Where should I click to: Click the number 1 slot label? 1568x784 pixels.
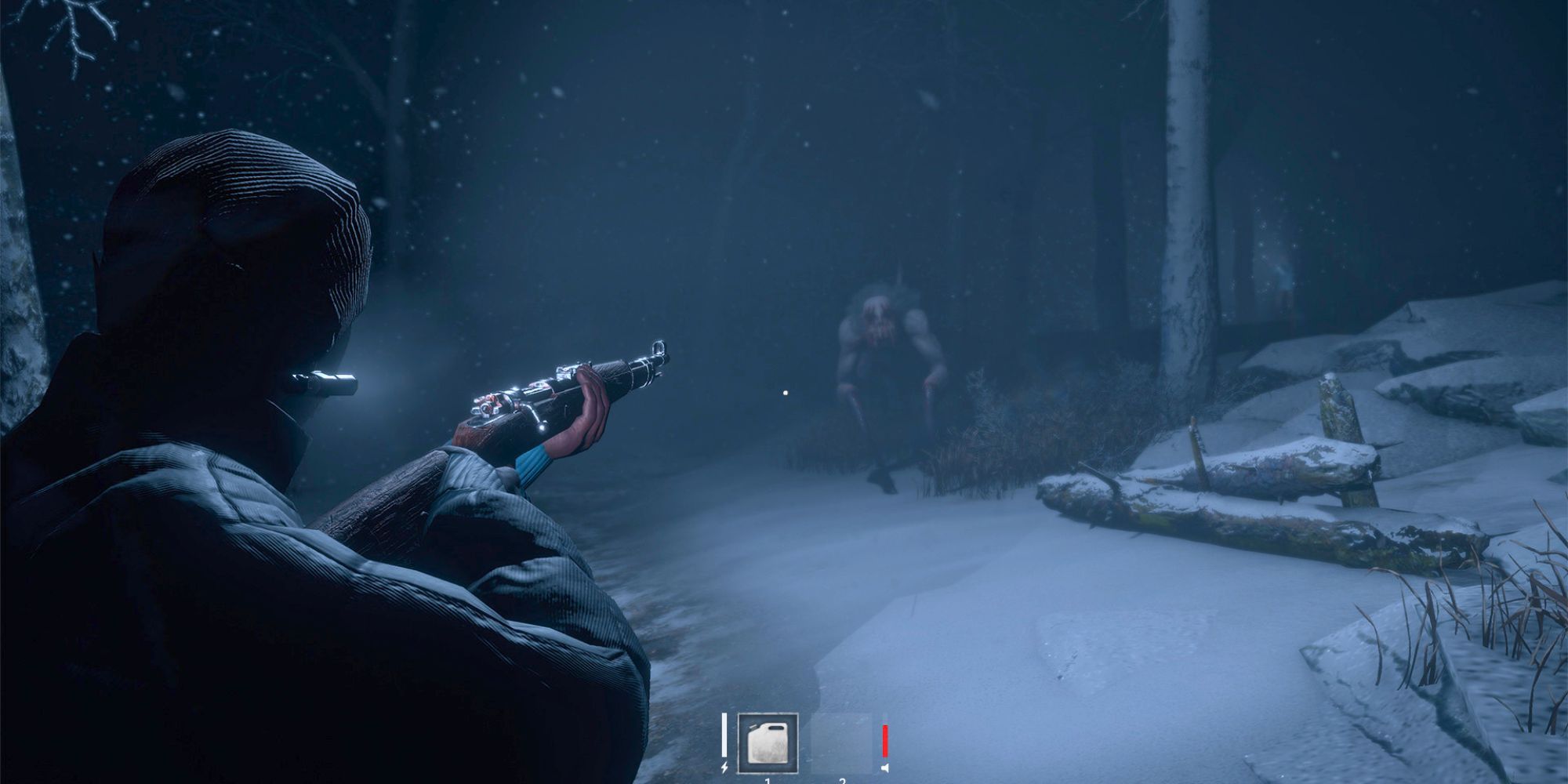[x=767, y=782]
